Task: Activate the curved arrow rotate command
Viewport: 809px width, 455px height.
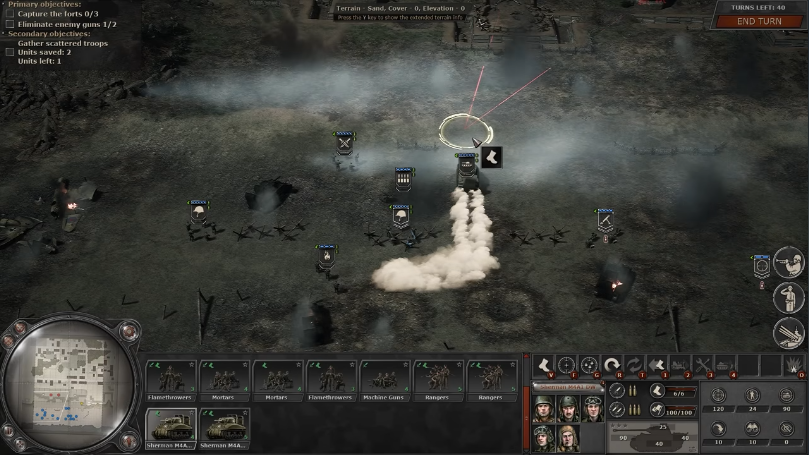Action: (611, 365)
